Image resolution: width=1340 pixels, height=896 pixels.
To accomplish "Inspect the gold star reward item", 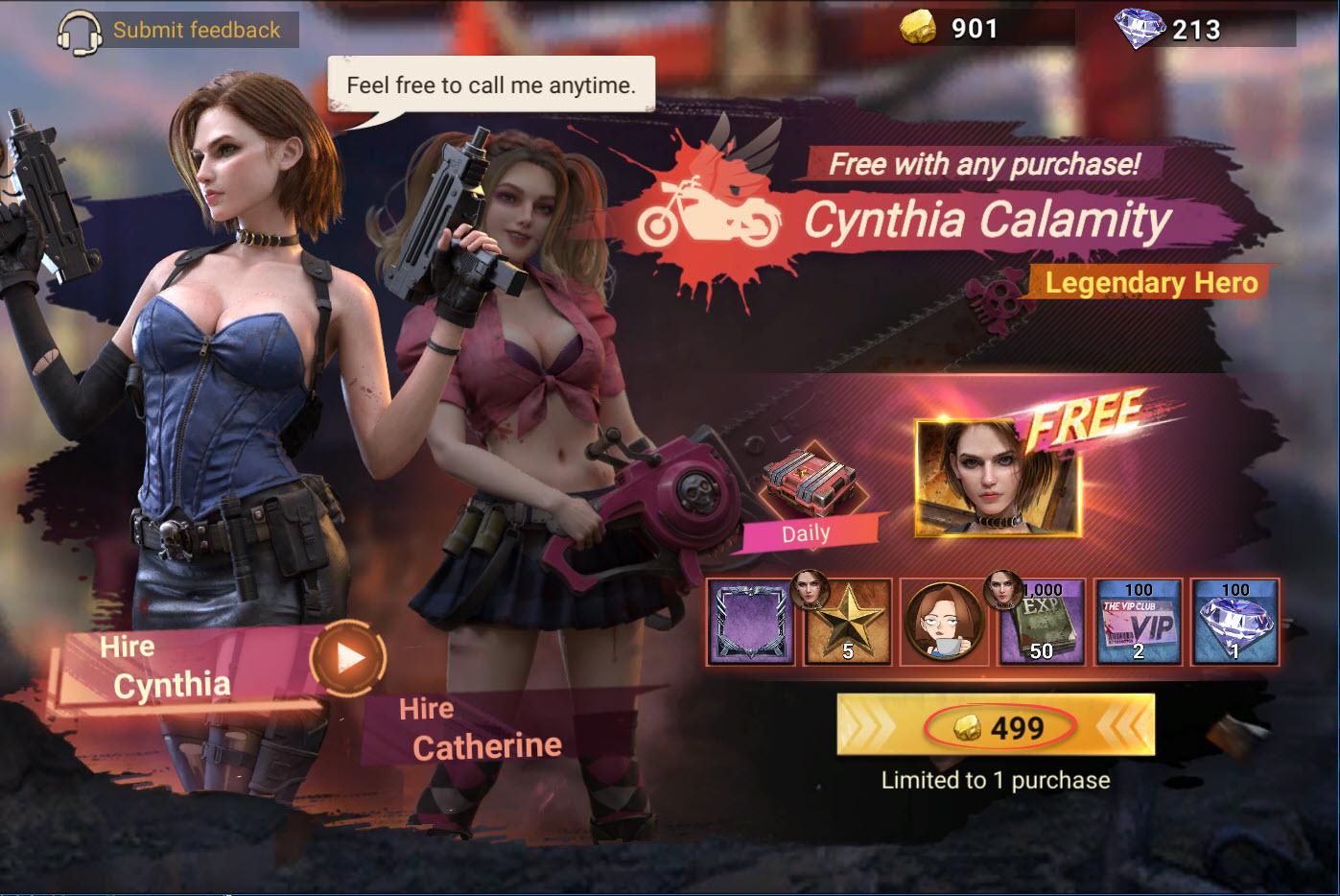I will coord(848,622).
